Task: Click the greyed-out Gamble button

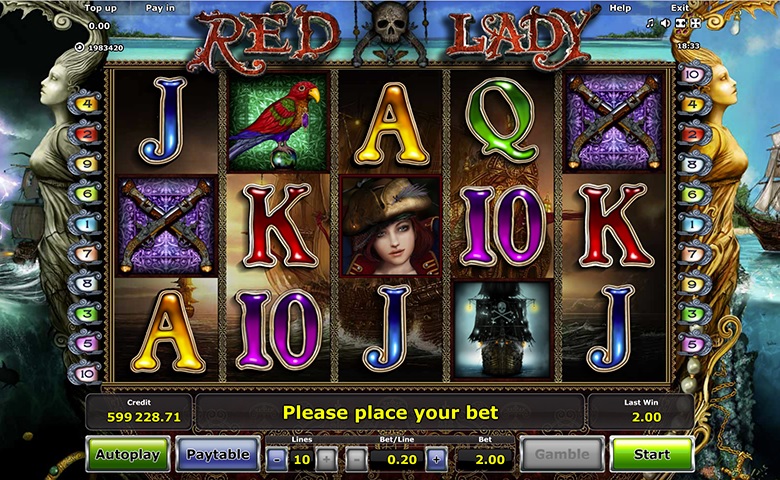Action: point(562,454)
